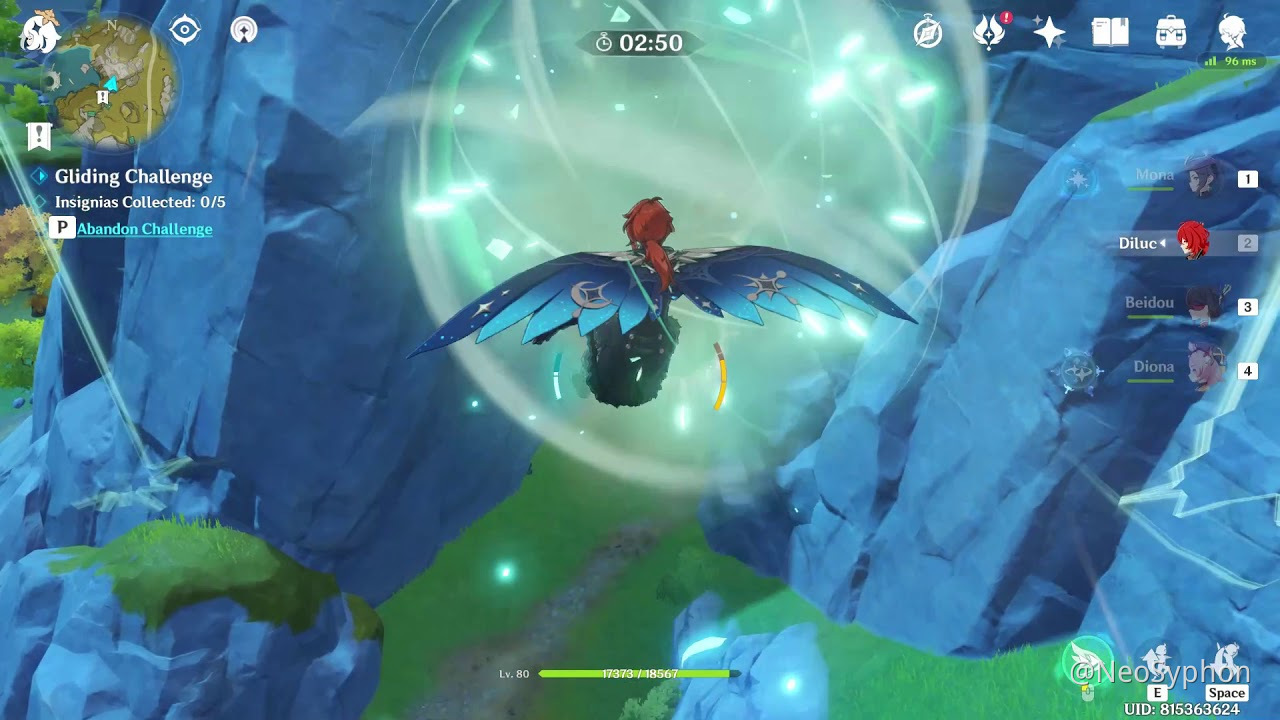Open the inventory backpack icon
The height and width of the screenshot is (720, 1280).
coord(1172,32)
